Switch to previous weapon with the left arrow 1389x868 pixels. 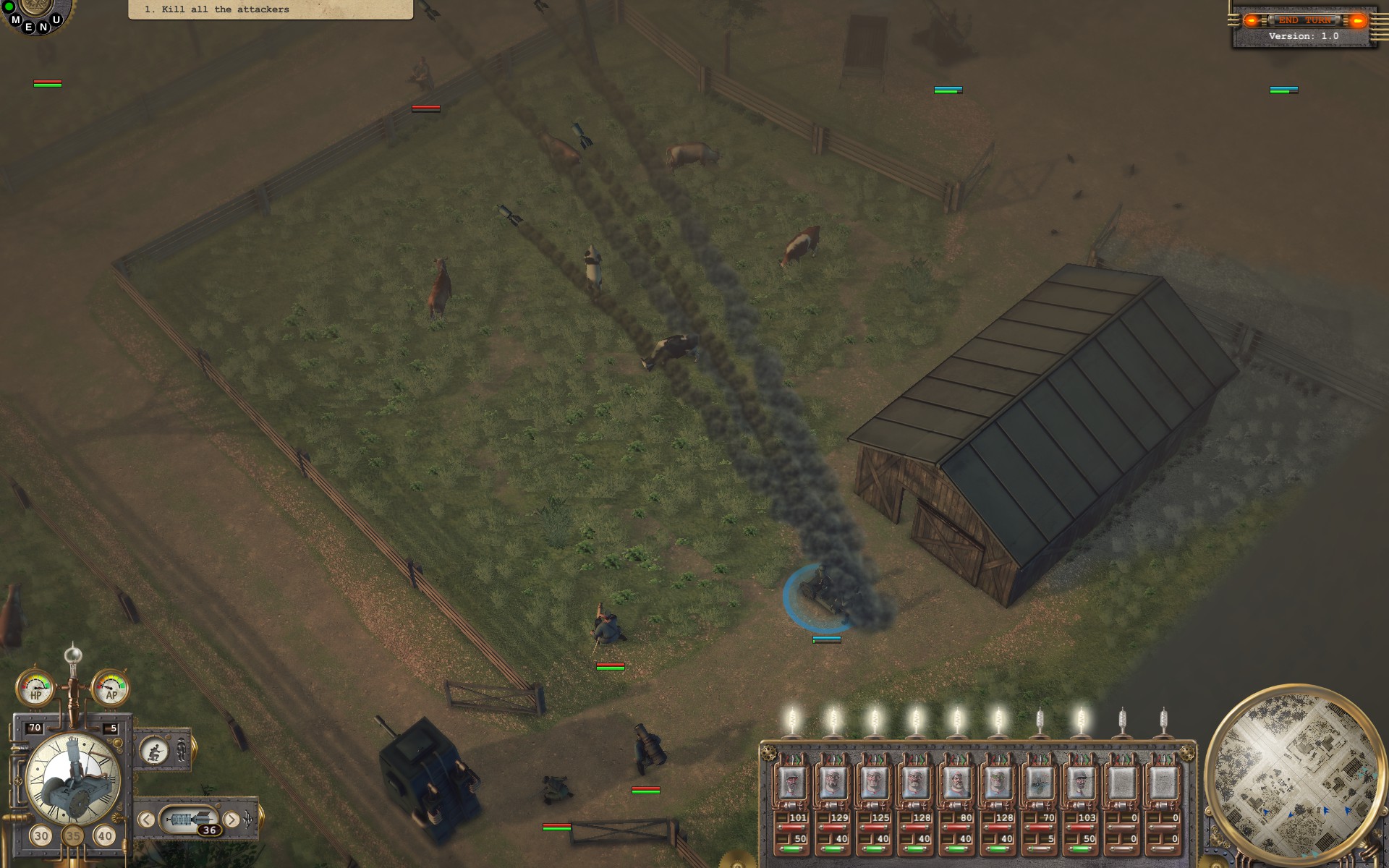coord(147,819)
